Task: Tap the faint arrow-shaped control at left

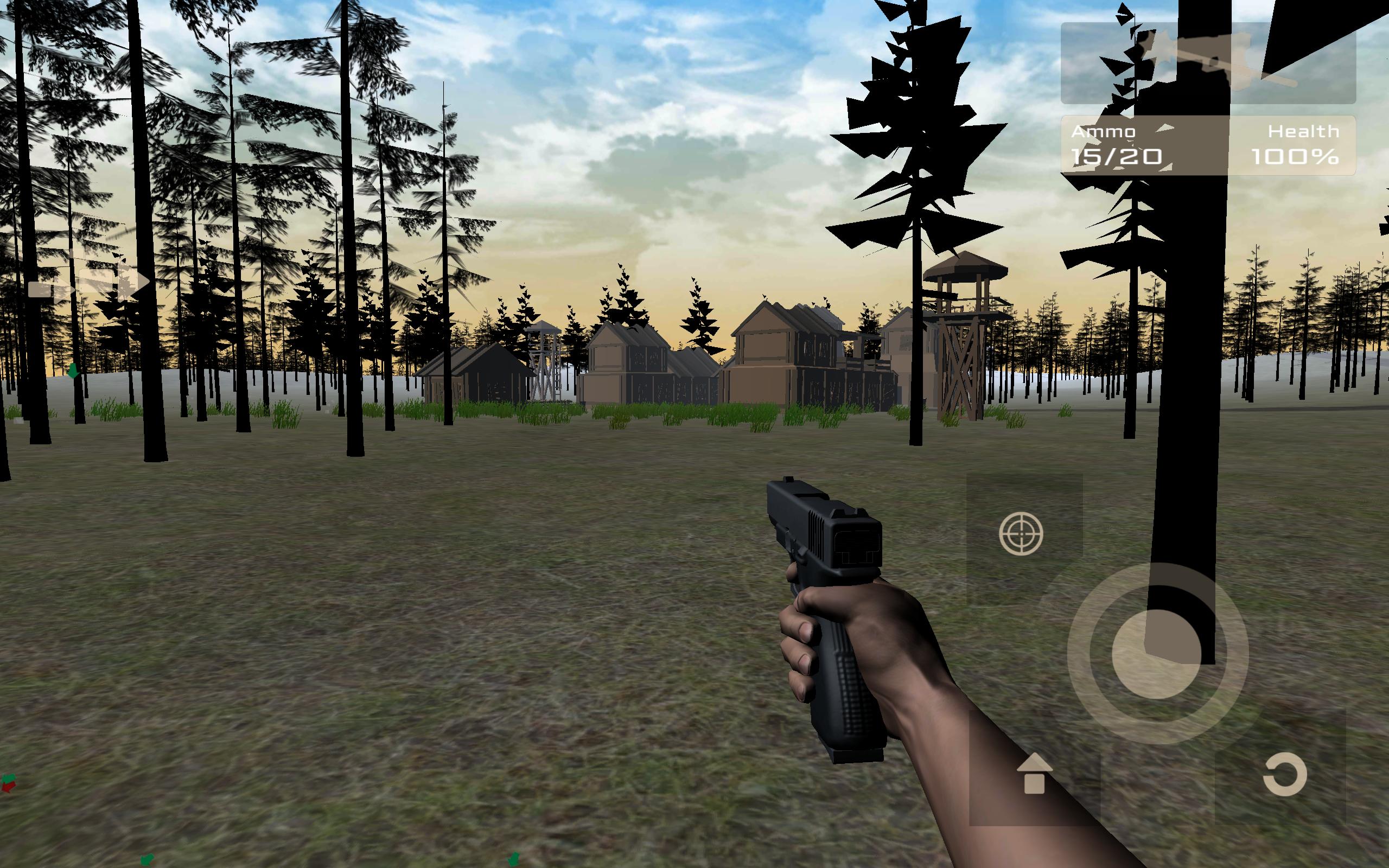Action: pos(89,283)
